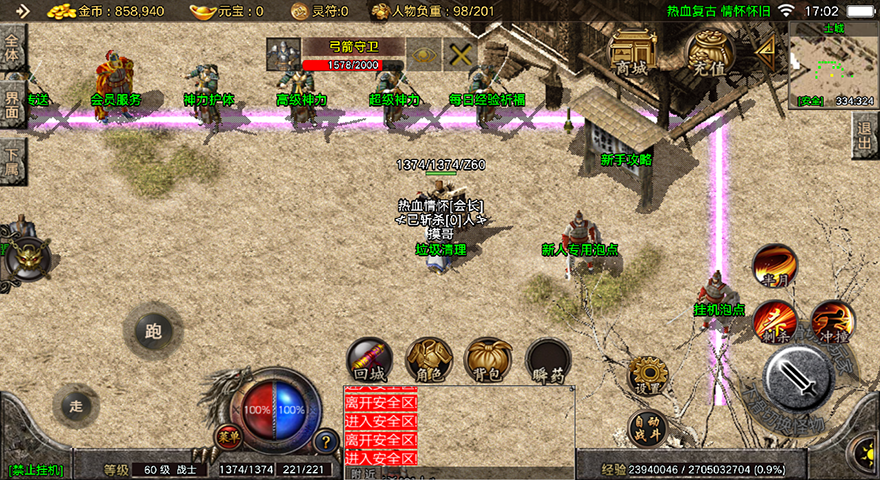The height and width of the screenshot is (480, 880).
Task: Close the 弓箭守卫 target panel
Action: tap(459, 54)
